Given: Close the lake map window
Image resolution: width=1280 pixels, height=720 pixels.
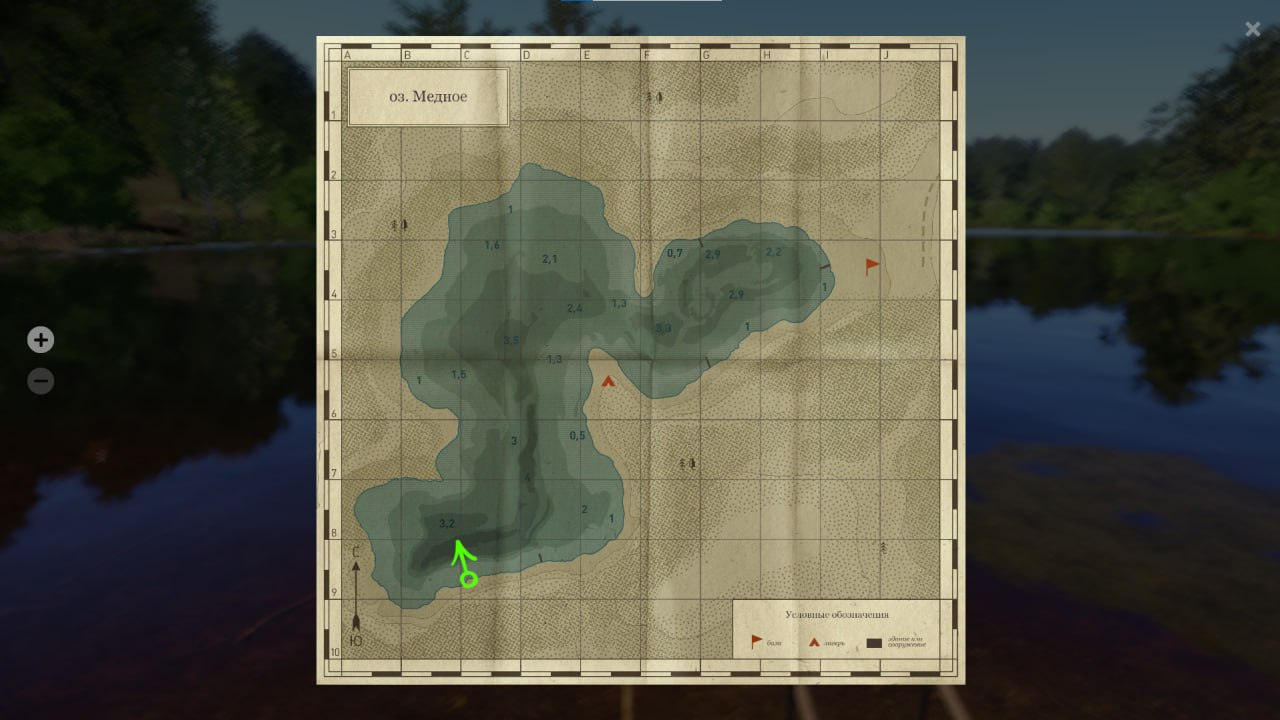Looking at the screenshot, I should (1252, 30).
